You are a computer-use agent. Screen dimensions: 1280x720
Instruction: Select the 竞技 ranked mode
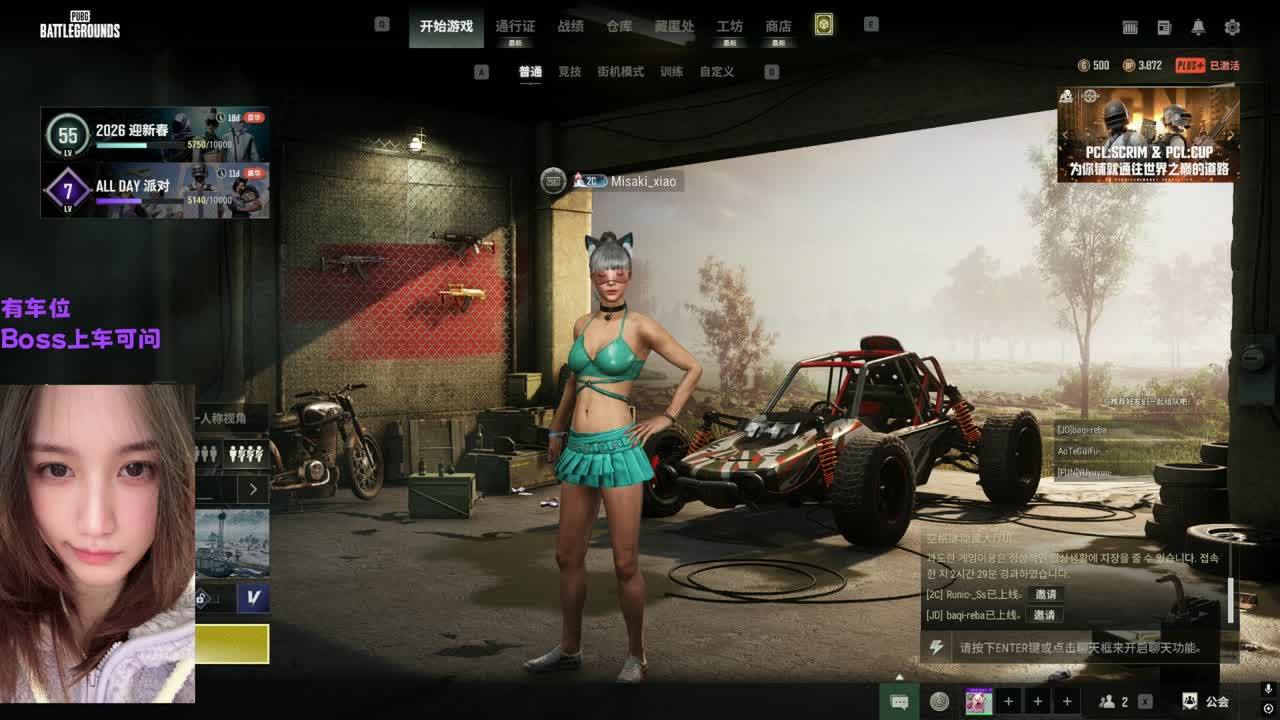(570, 72)
